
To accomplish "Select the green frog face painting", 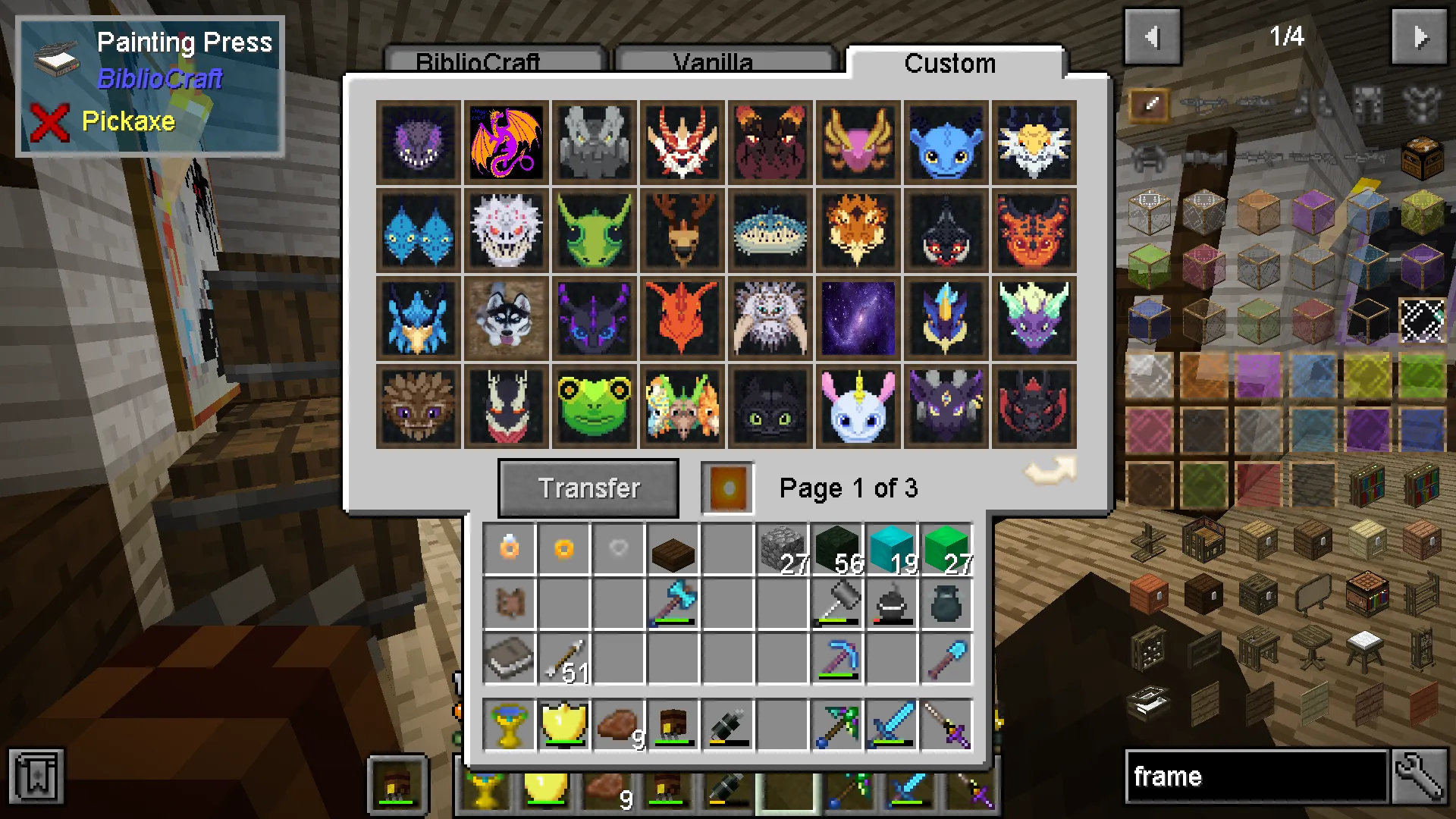I will (594, 406).
